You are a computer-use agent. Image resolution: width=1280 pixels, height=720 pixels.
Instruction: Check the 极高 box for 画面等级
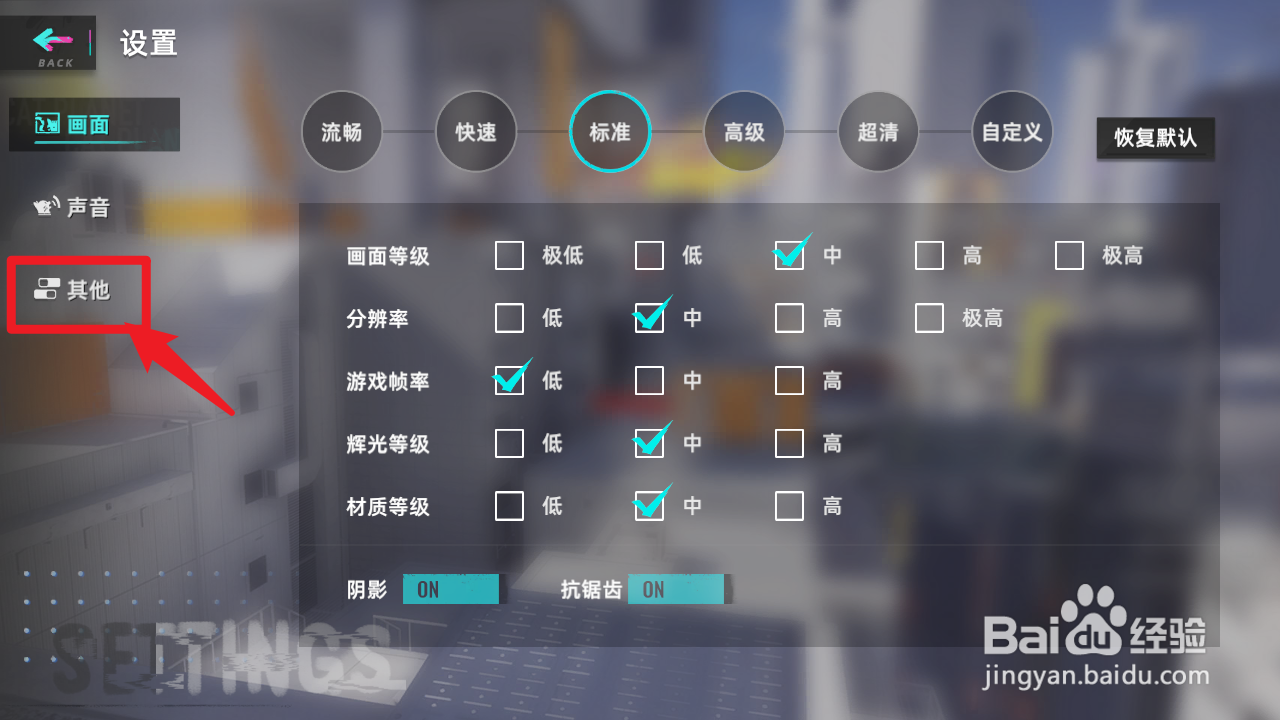(1068, 256)
